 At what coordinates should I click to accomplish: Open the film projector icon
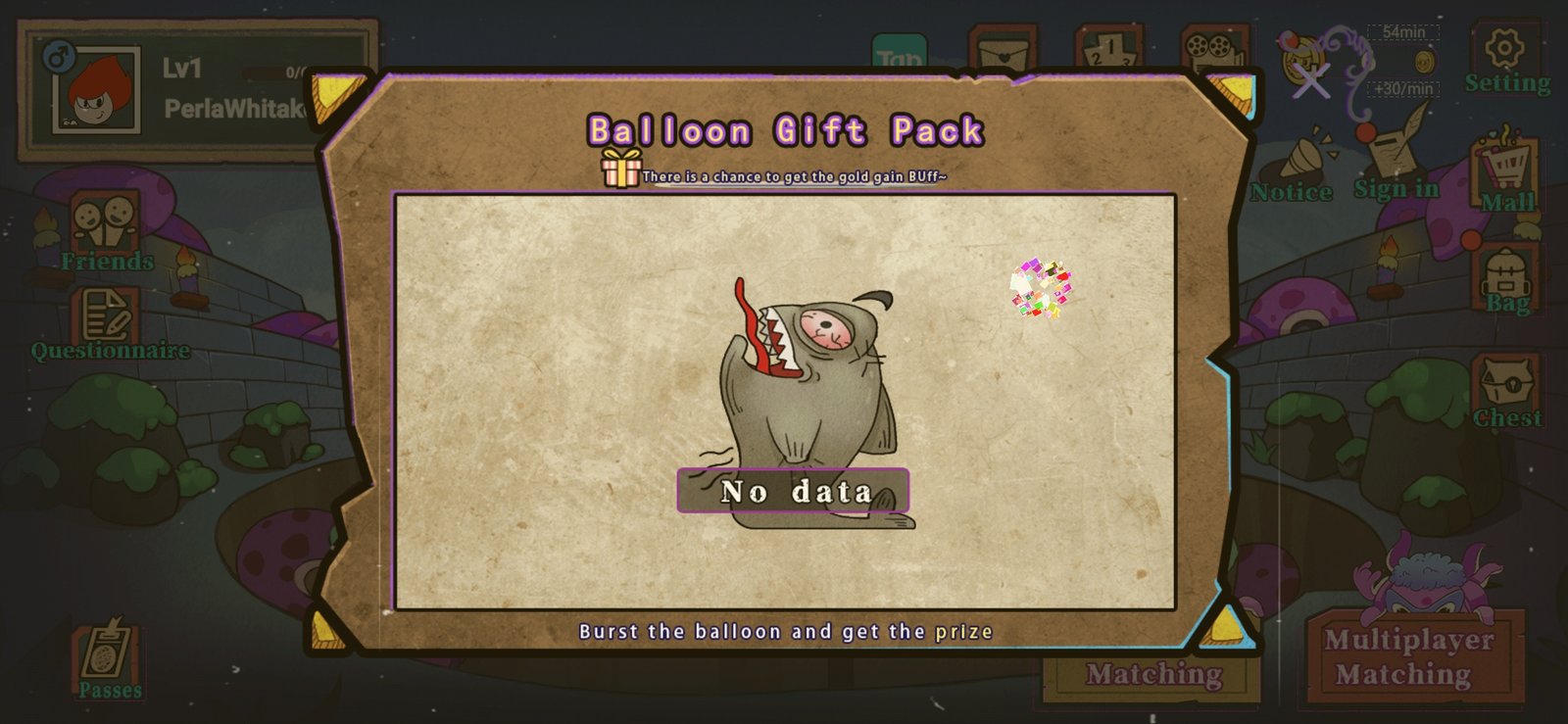(x=1213, y=51)
